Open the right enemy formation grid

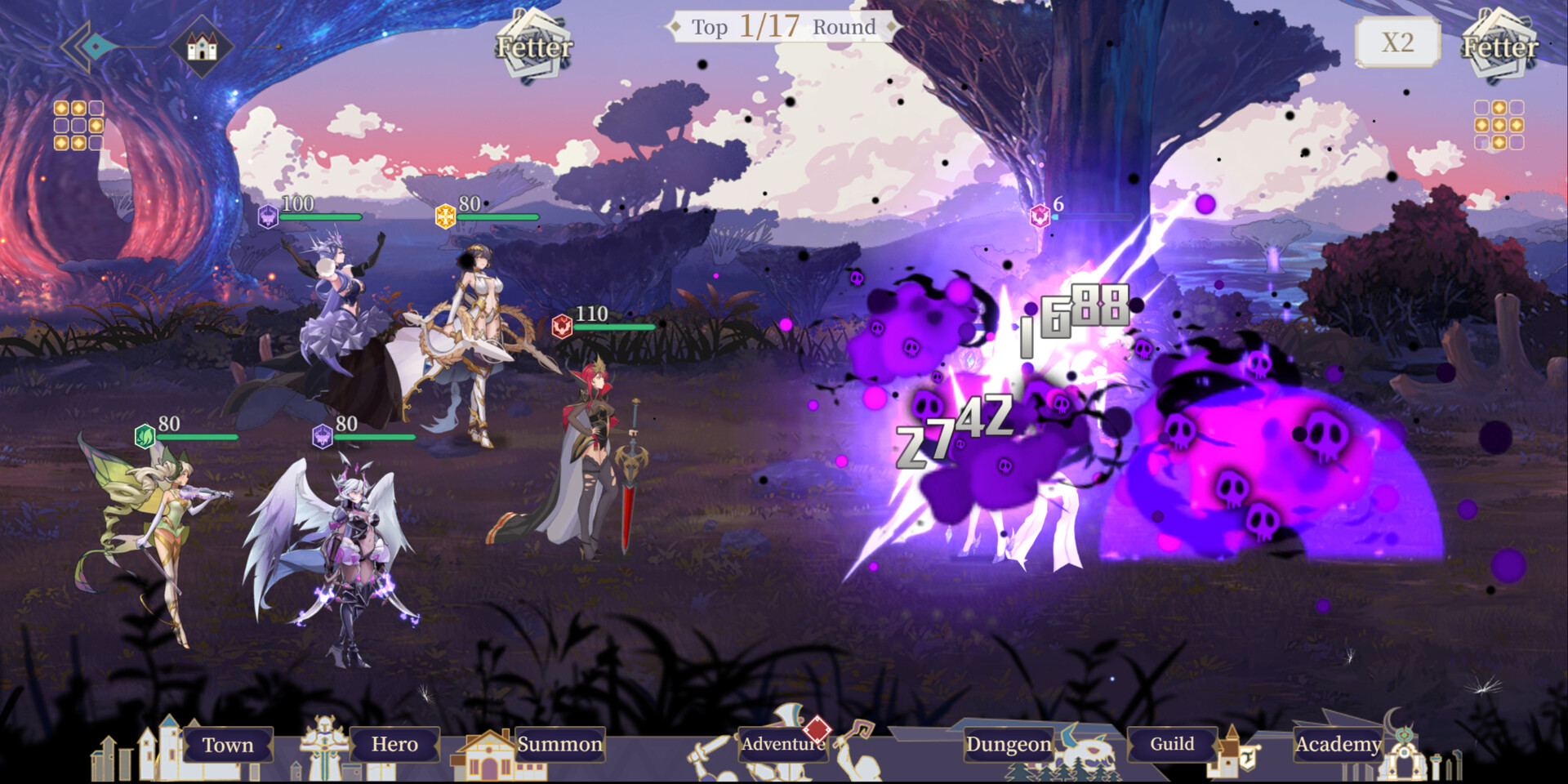pyautogui.click(x=1498, y=124)
